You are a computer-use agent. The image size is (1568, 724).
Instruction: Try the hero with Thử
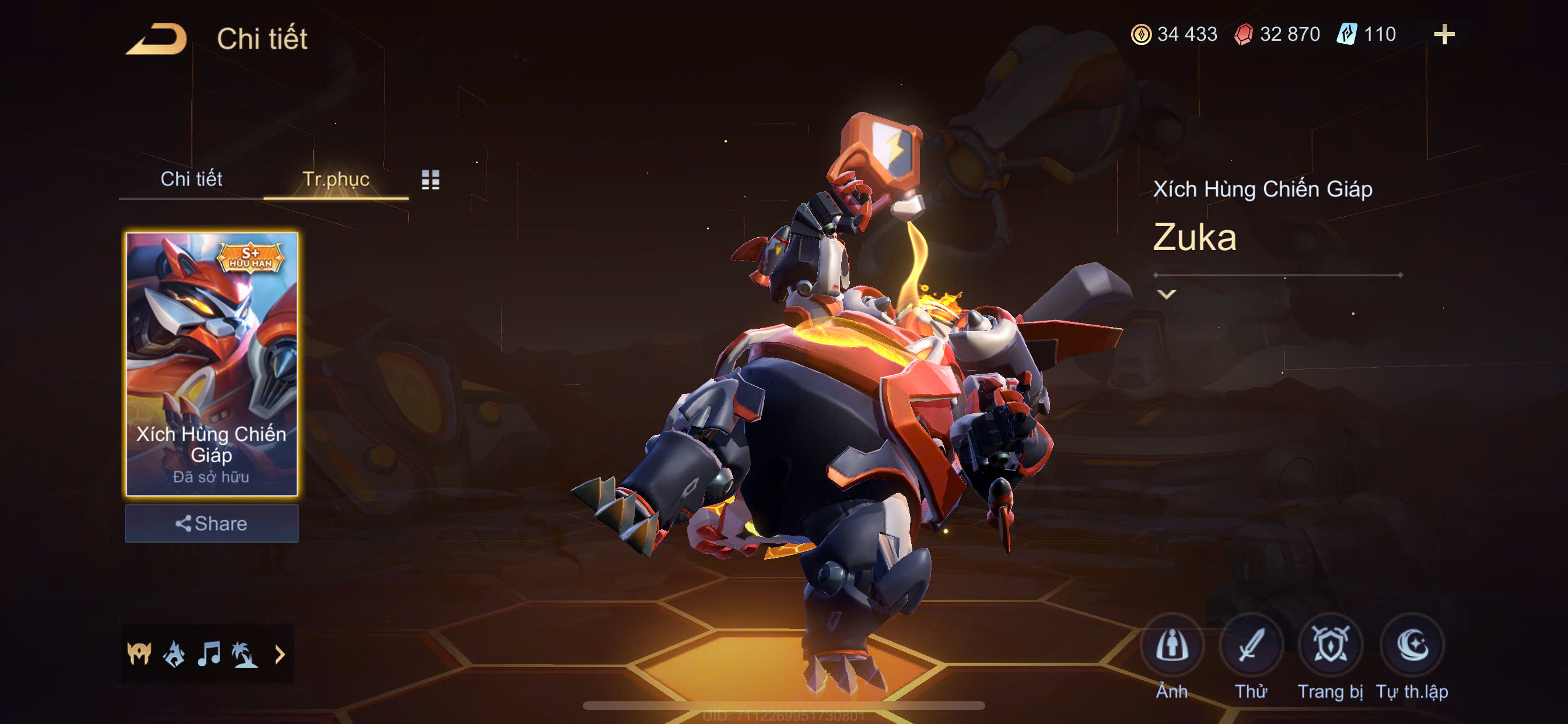pos(1251,645)
